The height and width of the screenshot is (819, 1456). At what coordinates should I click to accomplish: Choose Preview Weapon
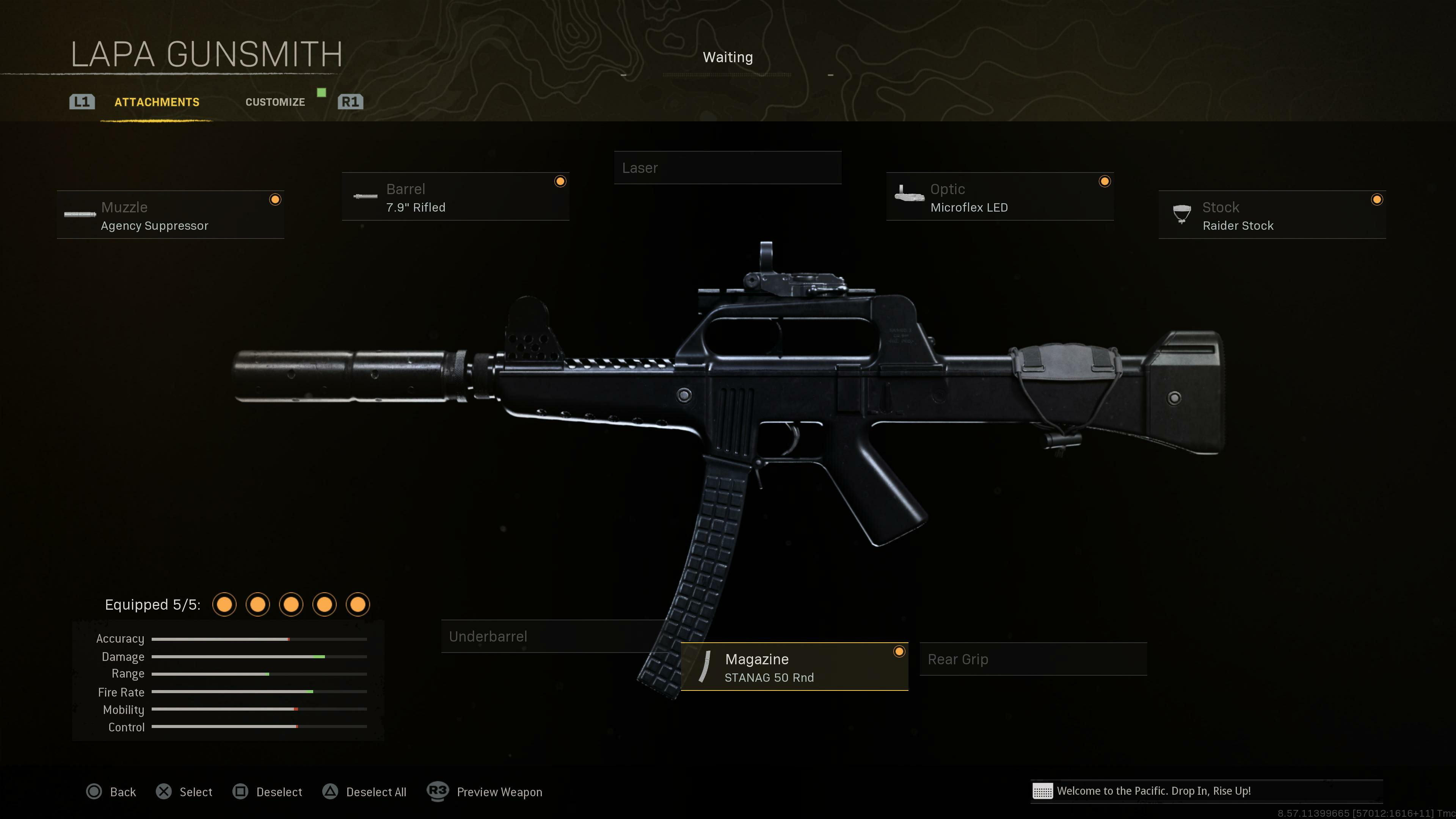(x=485, y=792)
